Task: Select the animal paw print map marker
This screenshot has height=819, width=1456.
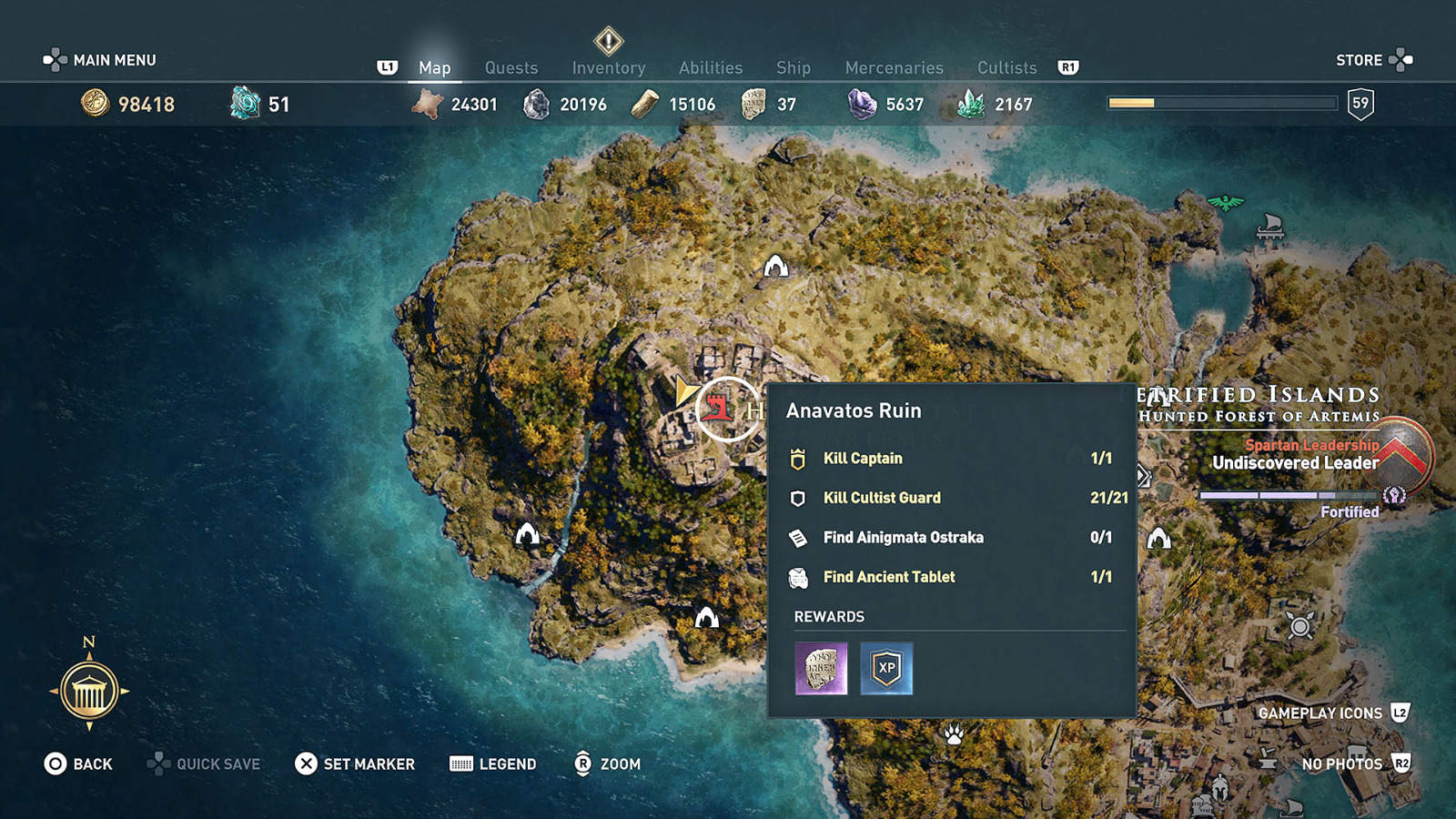Action: pos(954,733)
